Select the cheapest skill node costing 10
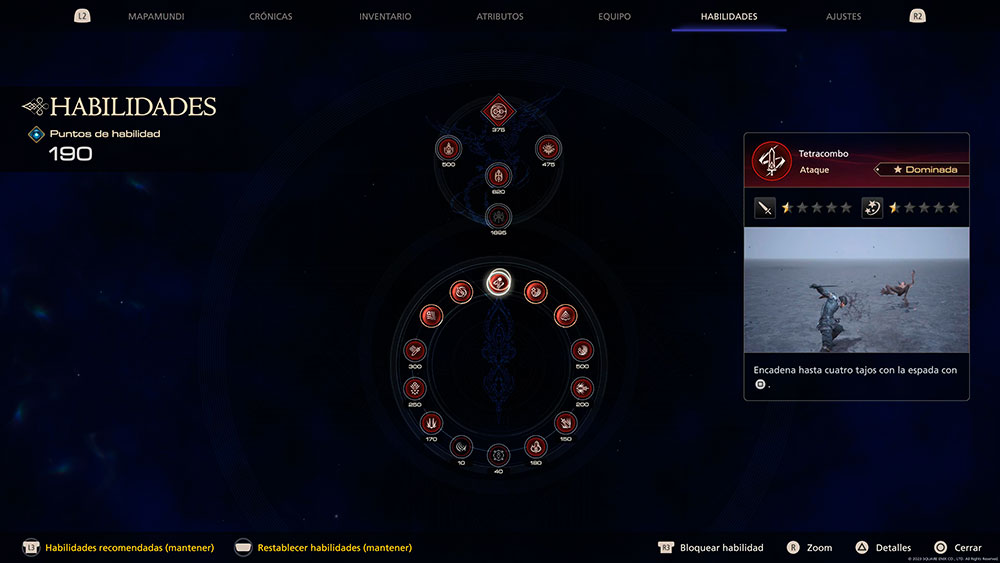Screen dimensions: 1000x563 (x=460, y=446)
